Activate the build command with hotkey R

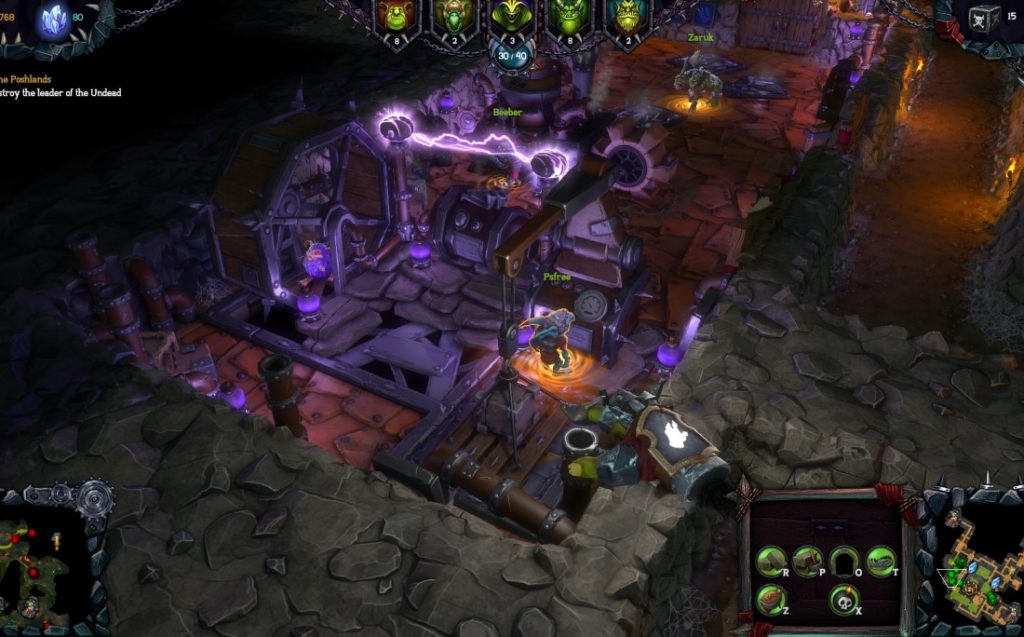[770, 561]
